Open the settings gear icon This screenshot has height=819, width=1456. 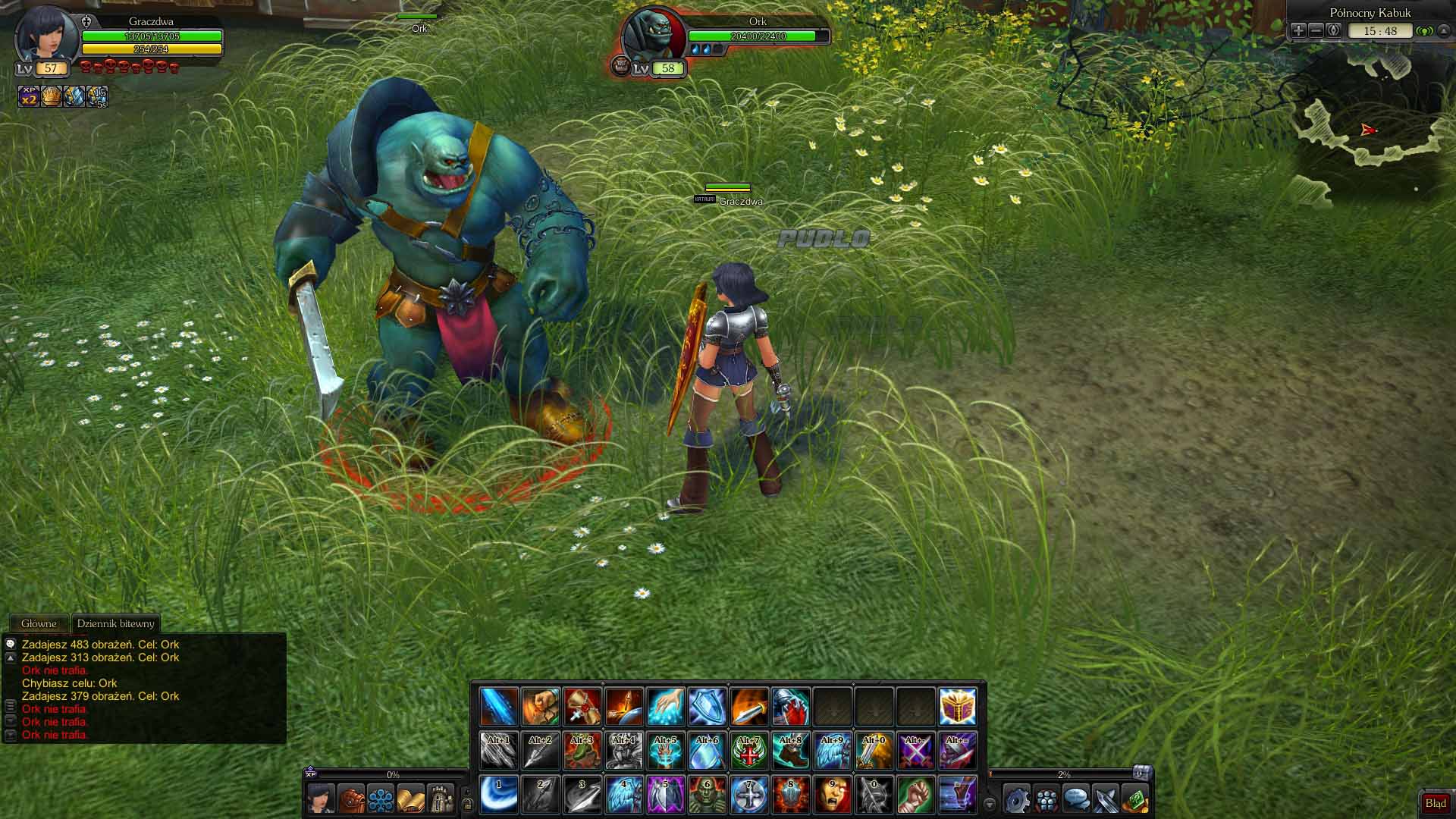(1017, 799)
